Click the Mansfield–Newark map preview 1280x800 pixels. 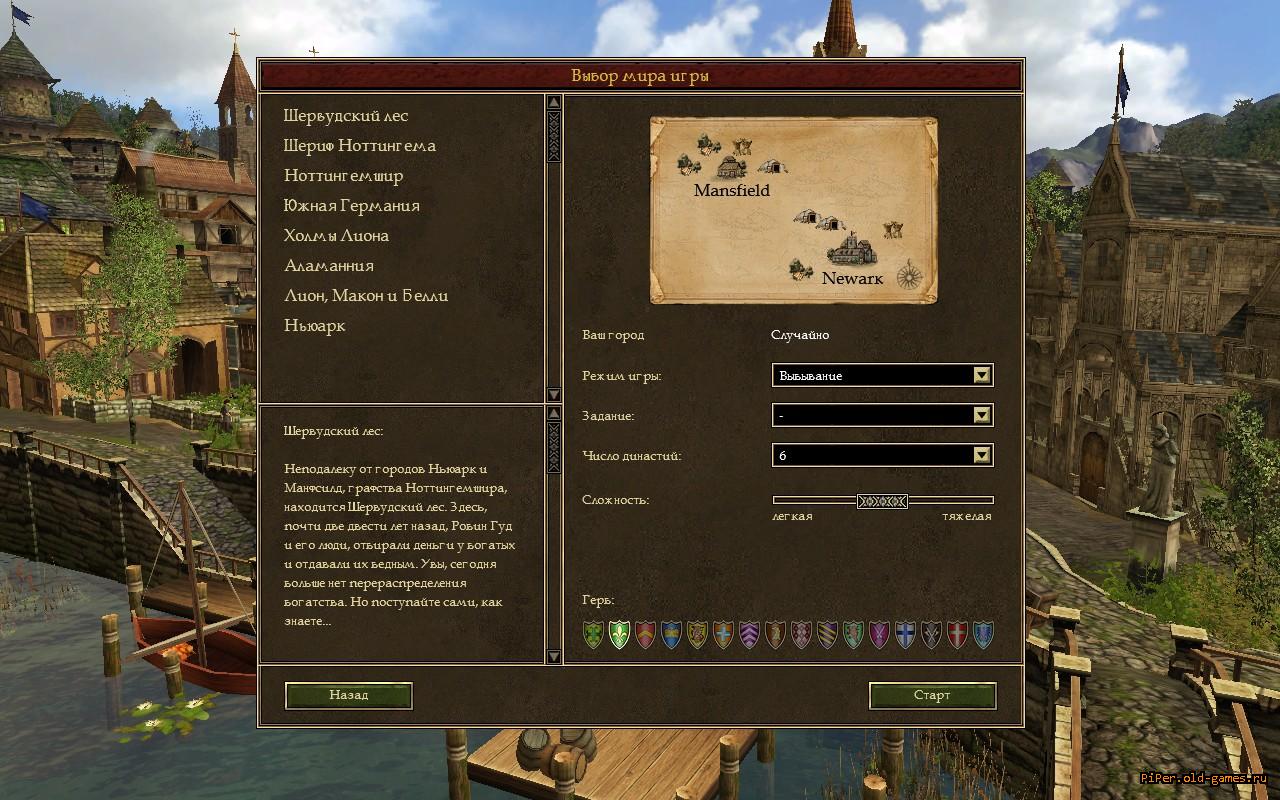tap(793, 210)
